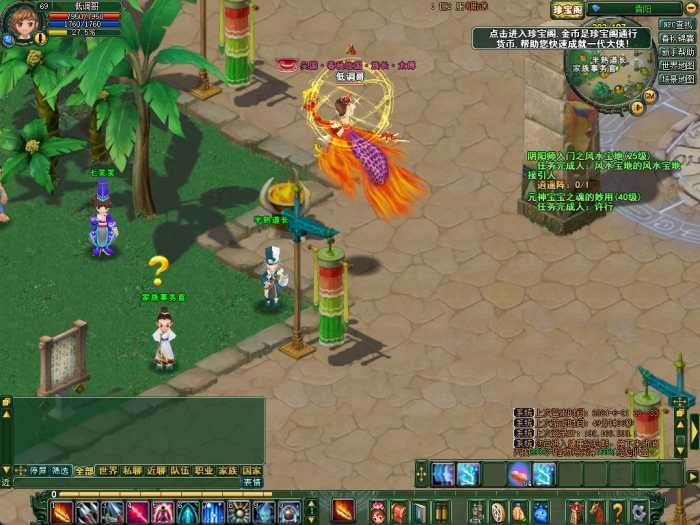Switch chat to the 队伍 team channel
The image size is (700, 525).
(180, 470)
